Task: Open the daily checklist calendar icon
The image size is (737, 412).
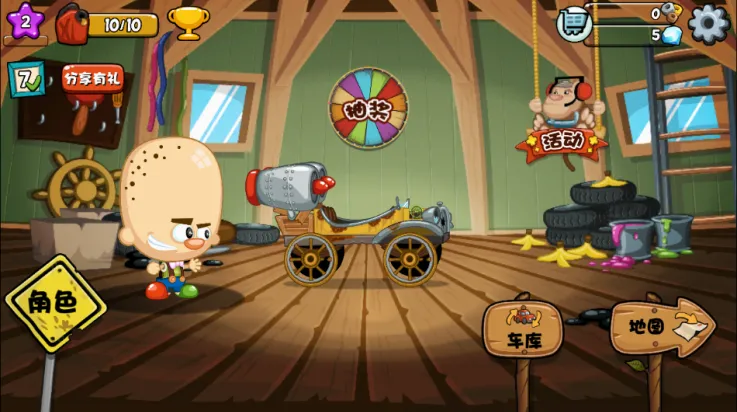Action: pos(25,79)
